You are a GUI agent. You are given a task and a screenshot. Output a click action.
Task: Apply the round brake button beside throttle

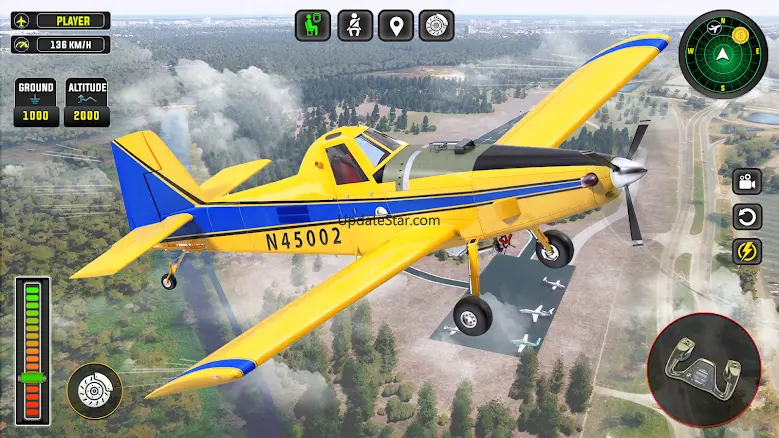coord(95,390)
